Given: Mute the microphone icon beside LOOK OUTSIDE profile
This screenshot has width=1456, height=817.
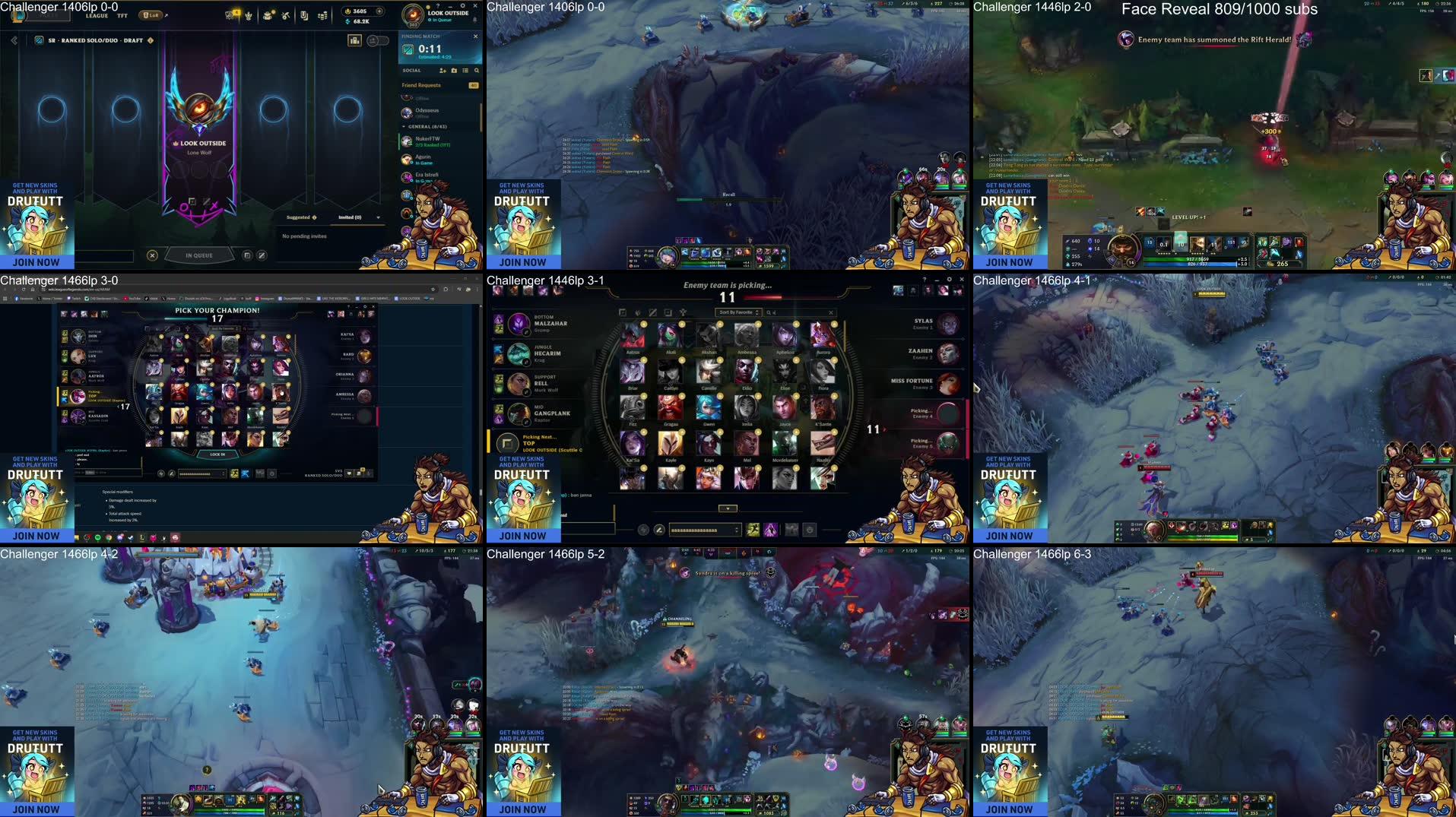Looking at the screenshot, I should pyautogui.click(x=475, y=20).
